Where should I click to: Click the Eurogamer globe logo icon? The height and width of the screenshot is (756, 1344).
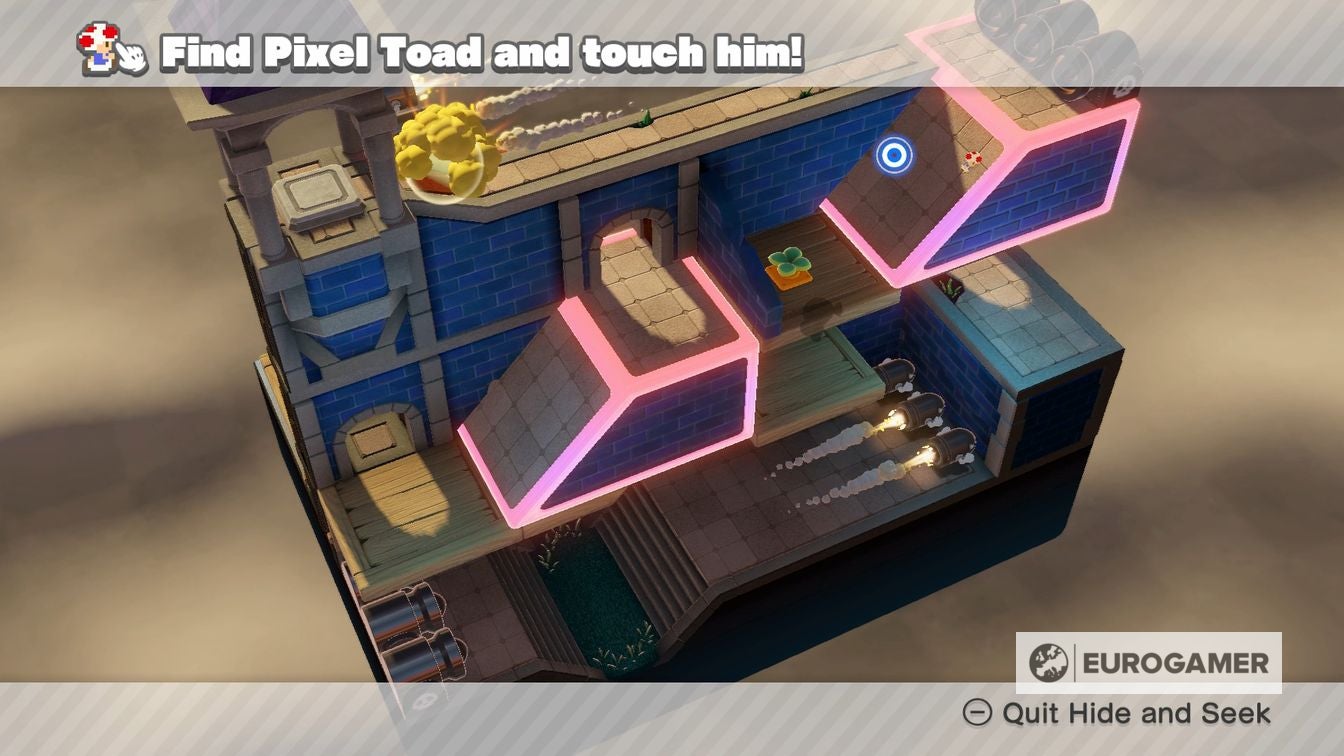pos(1048,661)
